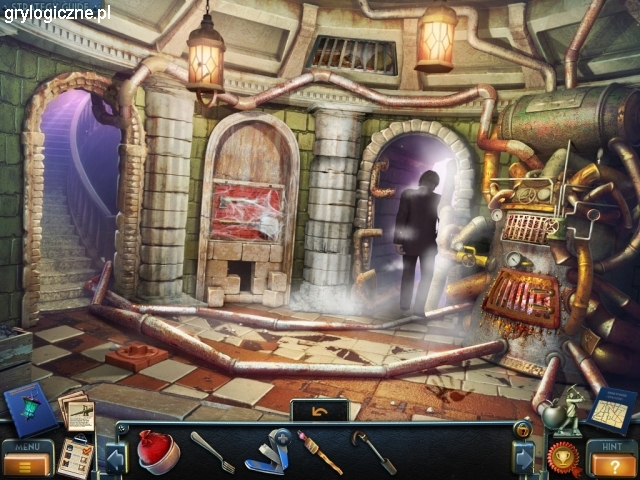Open the blue map icon
The image size is (640, 480).
tap(610, 408)
